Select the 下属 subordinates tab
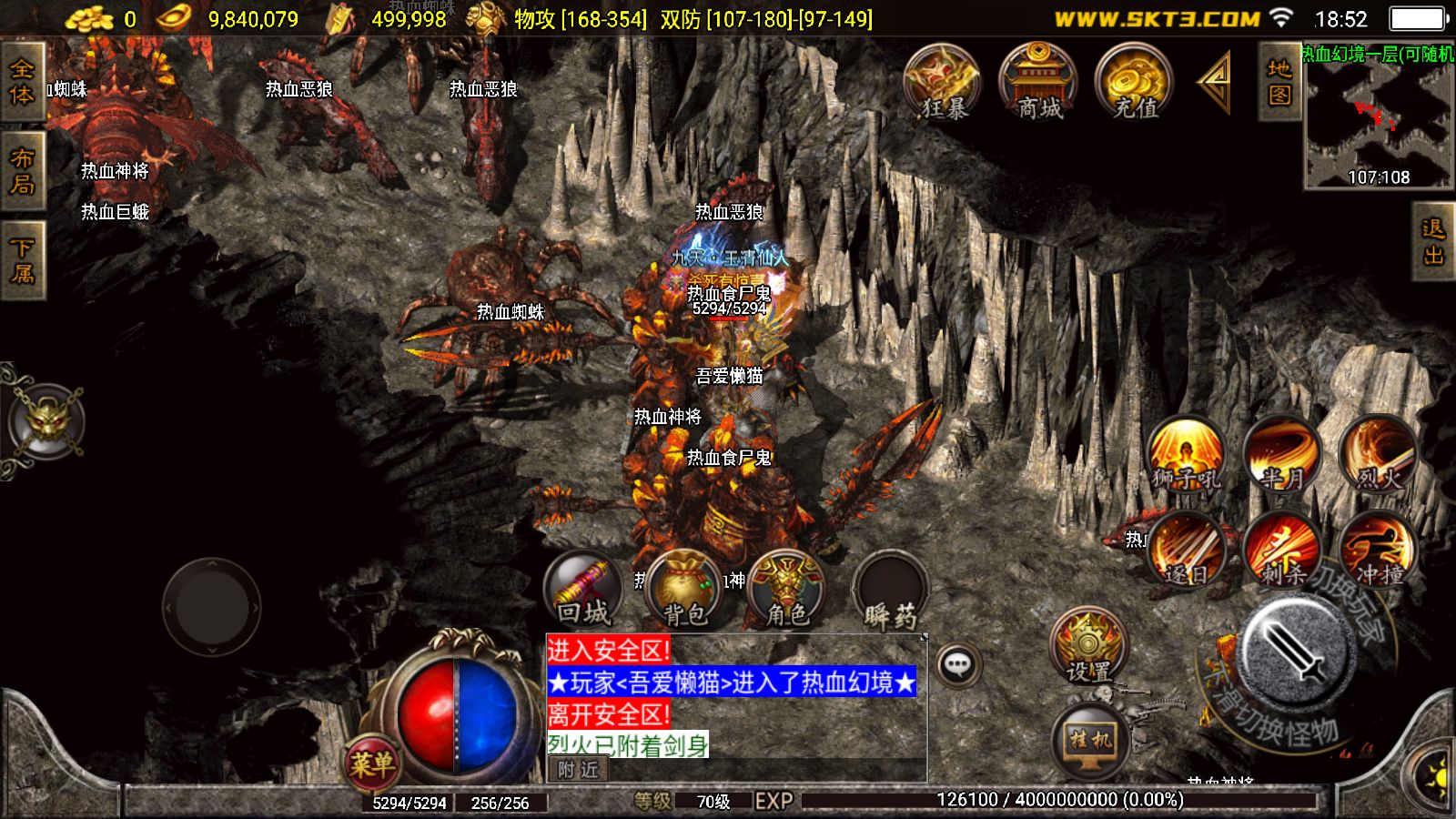 [22, 260]
